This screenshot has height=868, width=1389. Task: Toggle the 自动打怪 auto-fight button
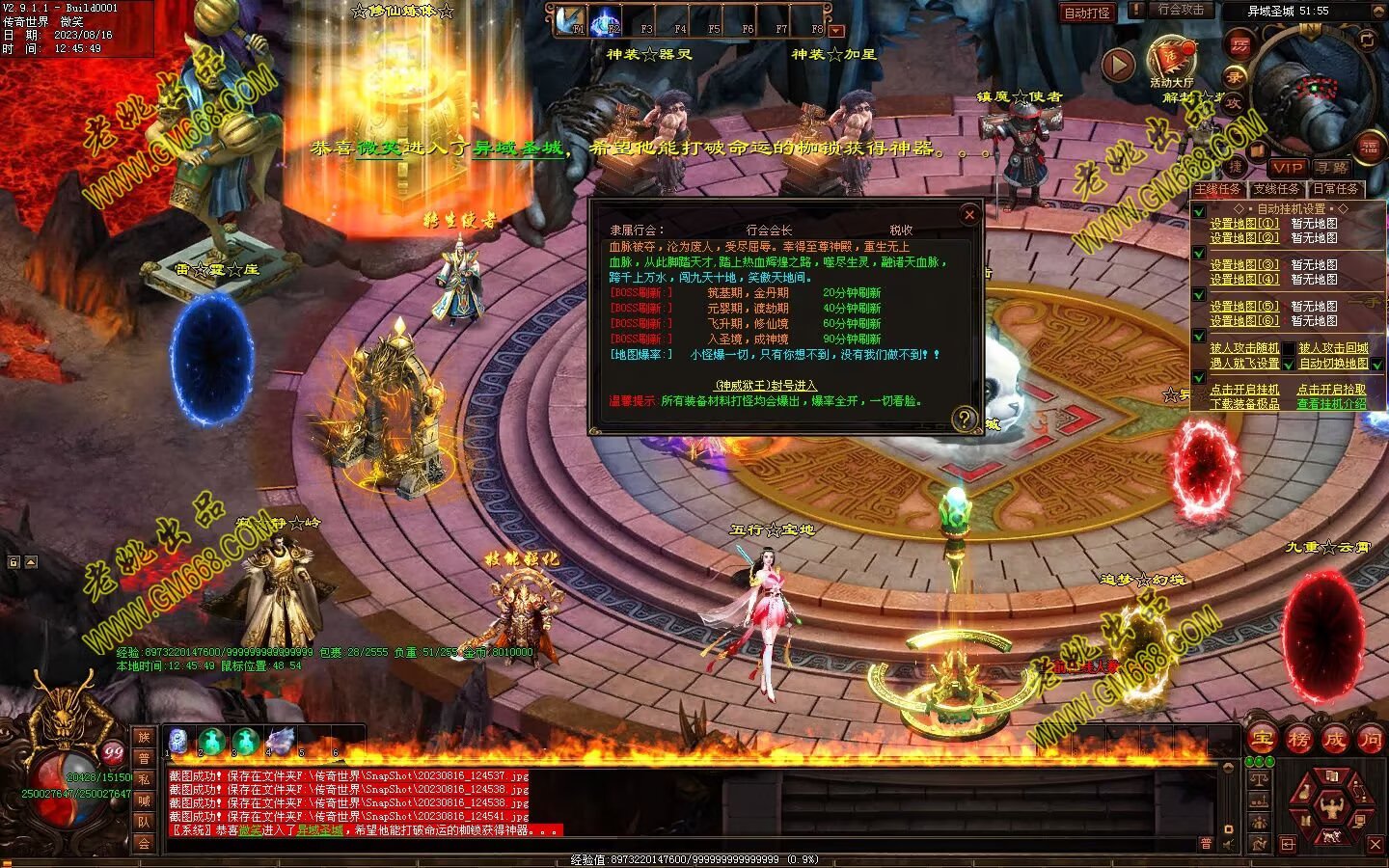click(1087, 13)
